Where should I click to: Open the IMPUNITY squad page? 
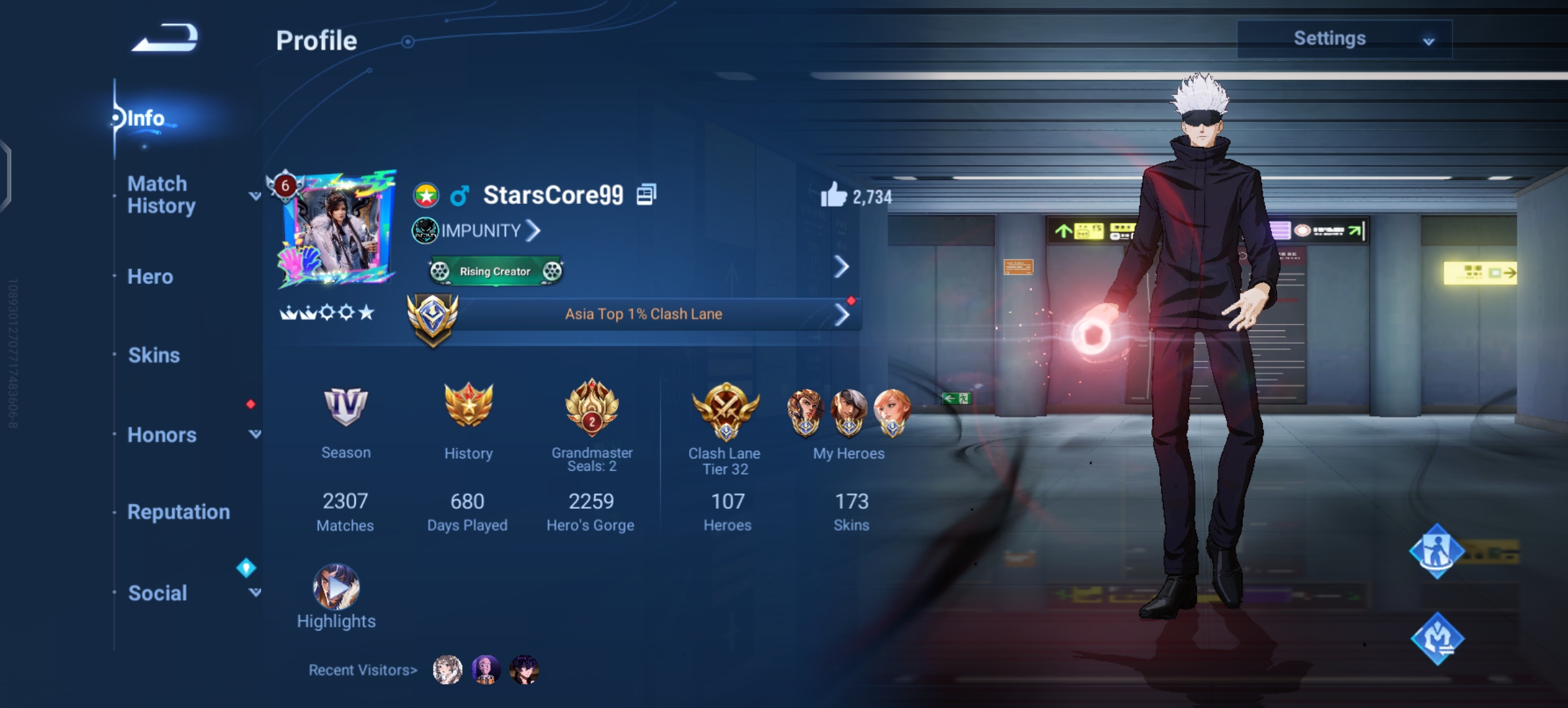482,231
